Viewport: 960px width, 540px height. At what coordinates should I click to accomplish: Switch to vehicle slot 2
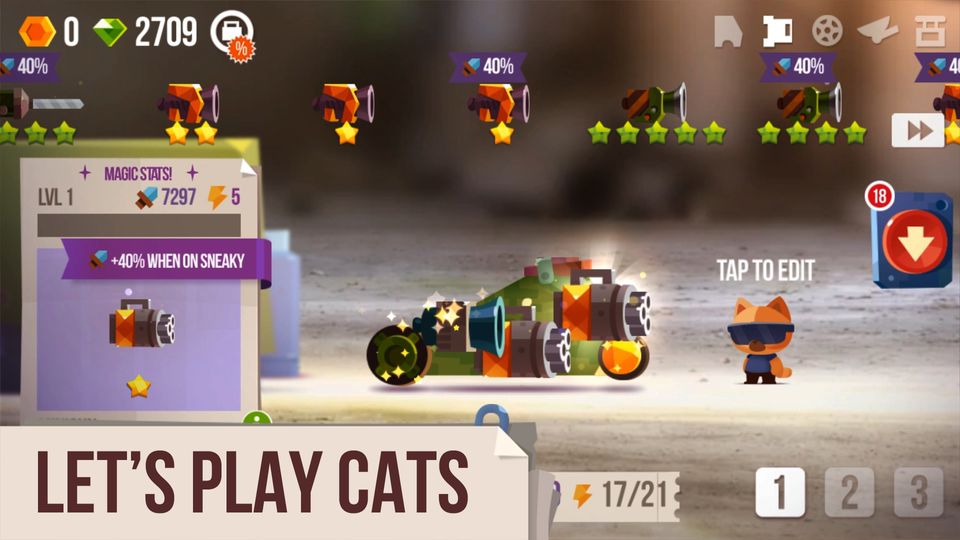coord(849,492)
